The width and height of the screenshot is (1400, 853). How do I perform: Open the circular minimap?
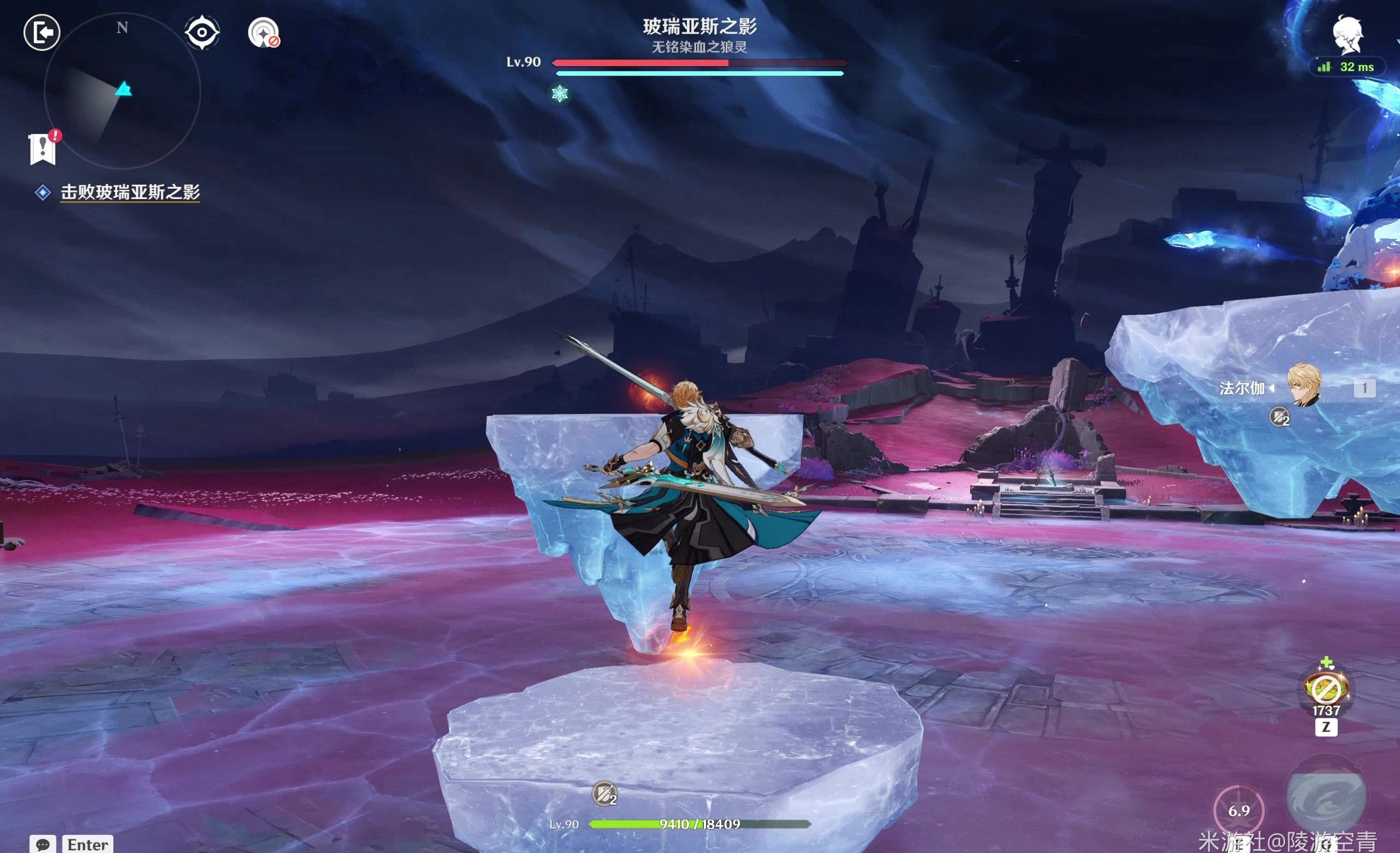(122, 91)
